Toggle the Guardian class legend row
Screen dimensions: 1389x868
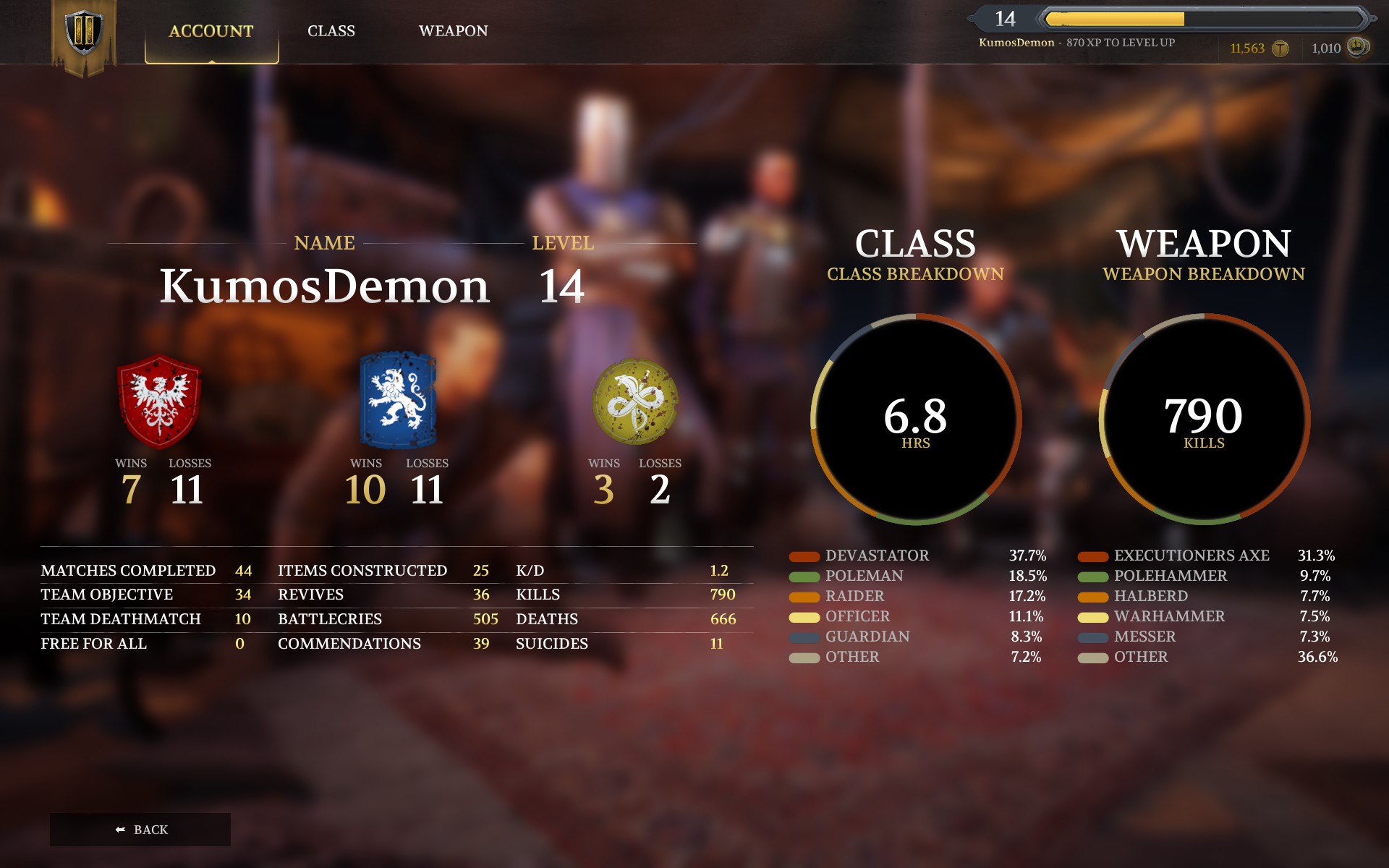(867, 637)
